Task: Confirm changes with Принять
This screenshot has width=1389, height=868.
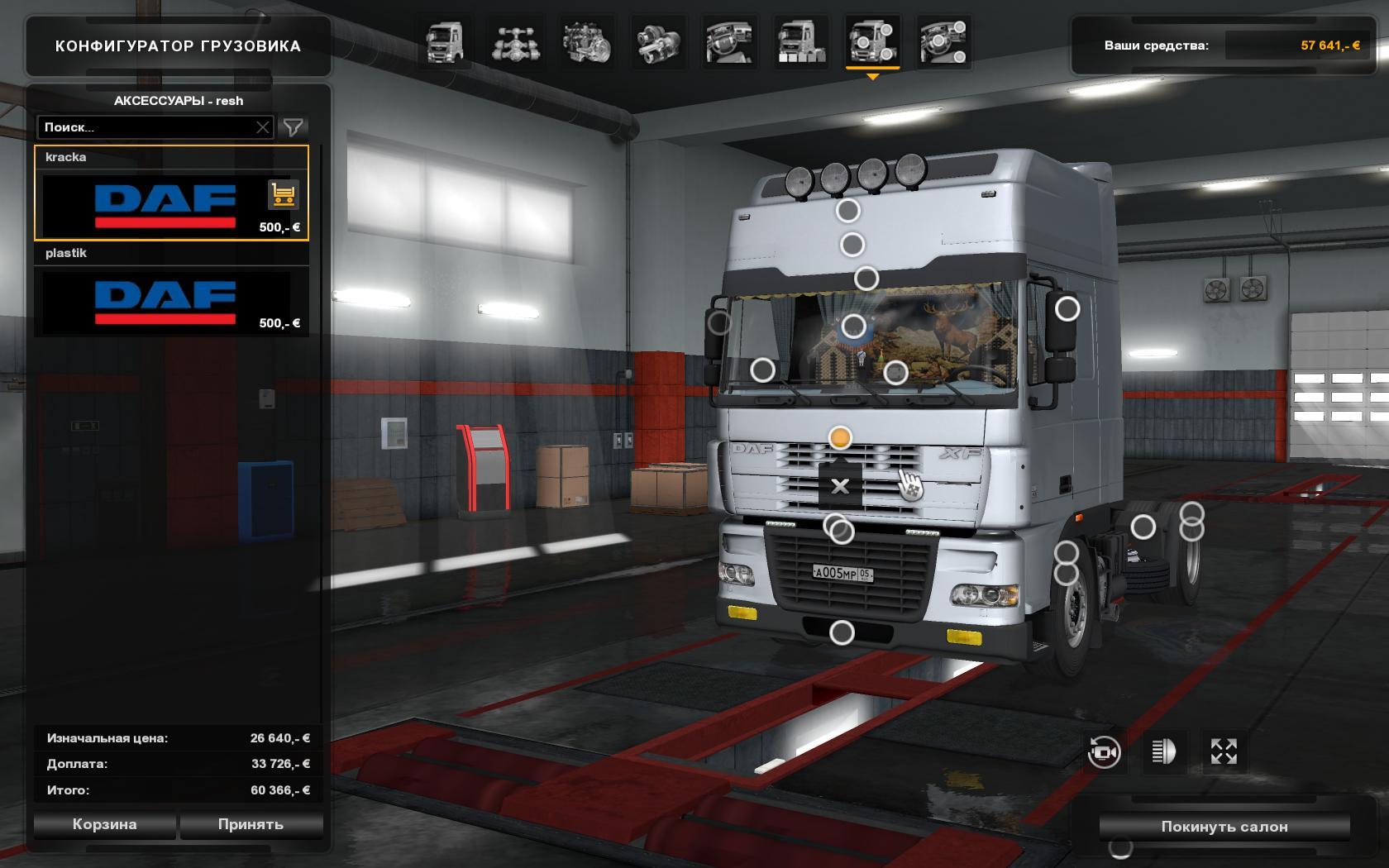Action: pyautogui.click(x=251, y=824)
